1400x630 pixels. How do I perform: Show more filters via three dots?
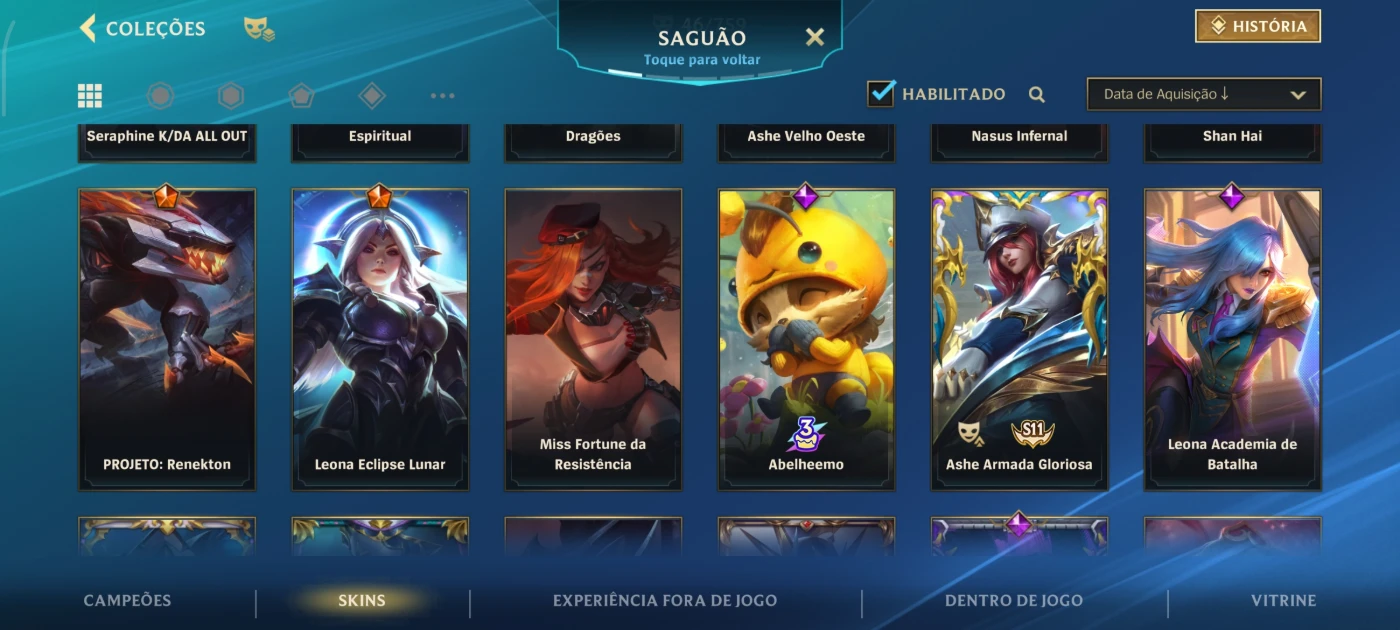click(x=442, y=96)
